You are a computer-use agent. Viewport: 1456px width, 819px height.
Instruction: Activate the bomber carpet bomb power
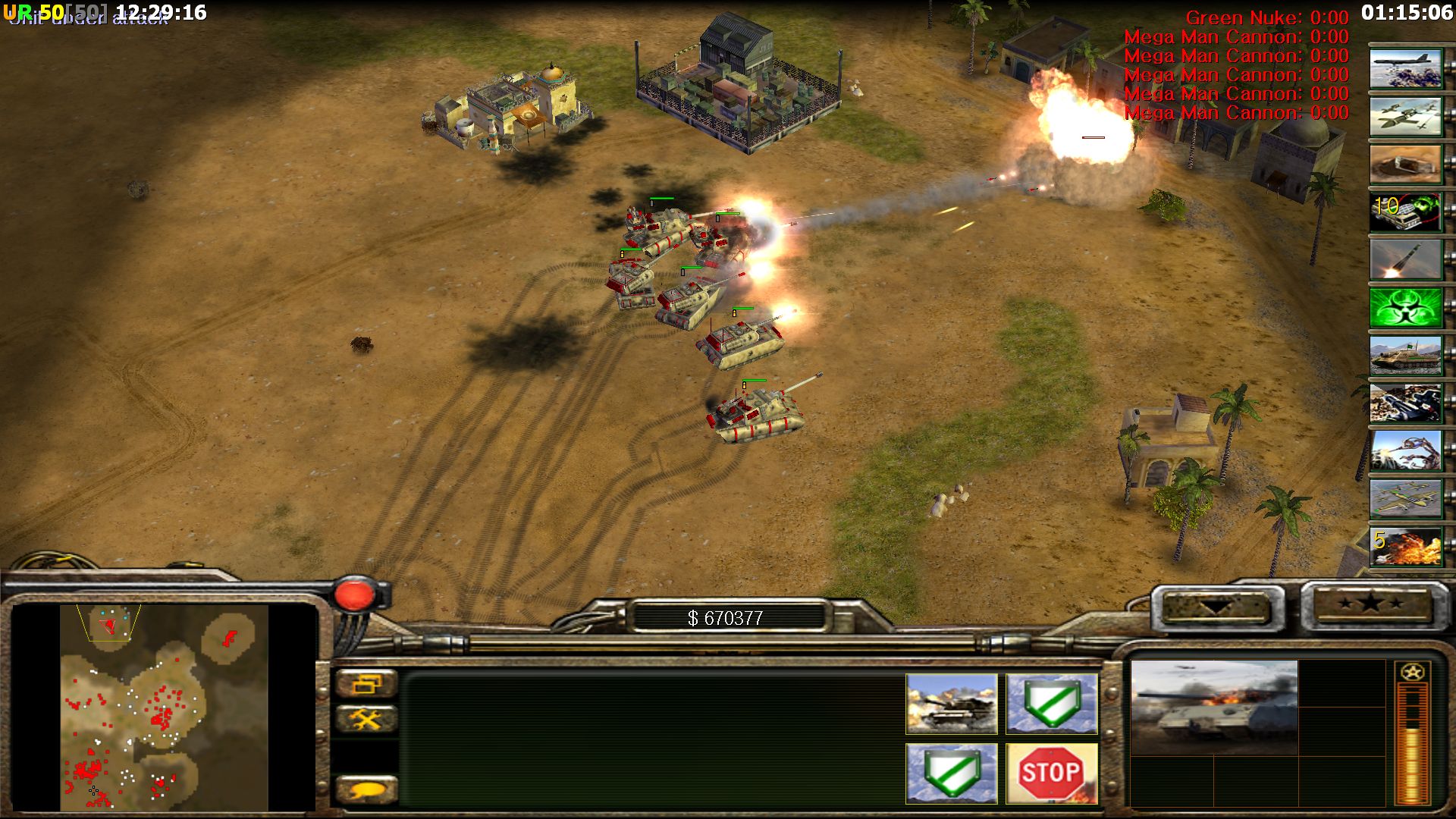click(x=1405, y=68)
